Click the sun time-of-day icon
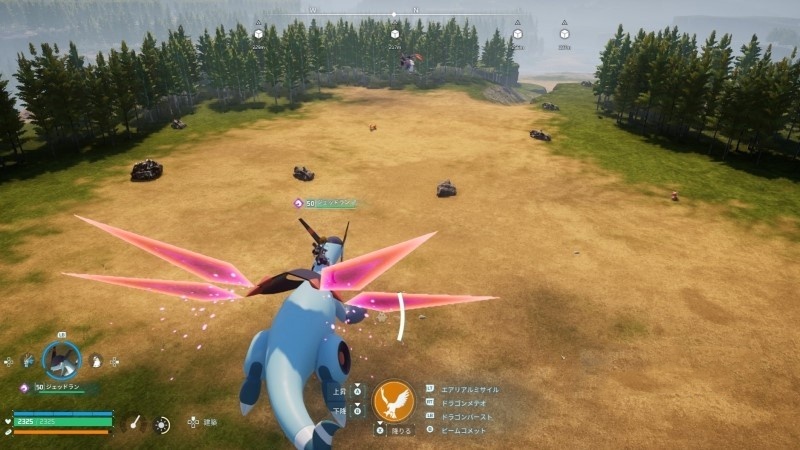This screenshot has width=800, height=450. (162, 425)
